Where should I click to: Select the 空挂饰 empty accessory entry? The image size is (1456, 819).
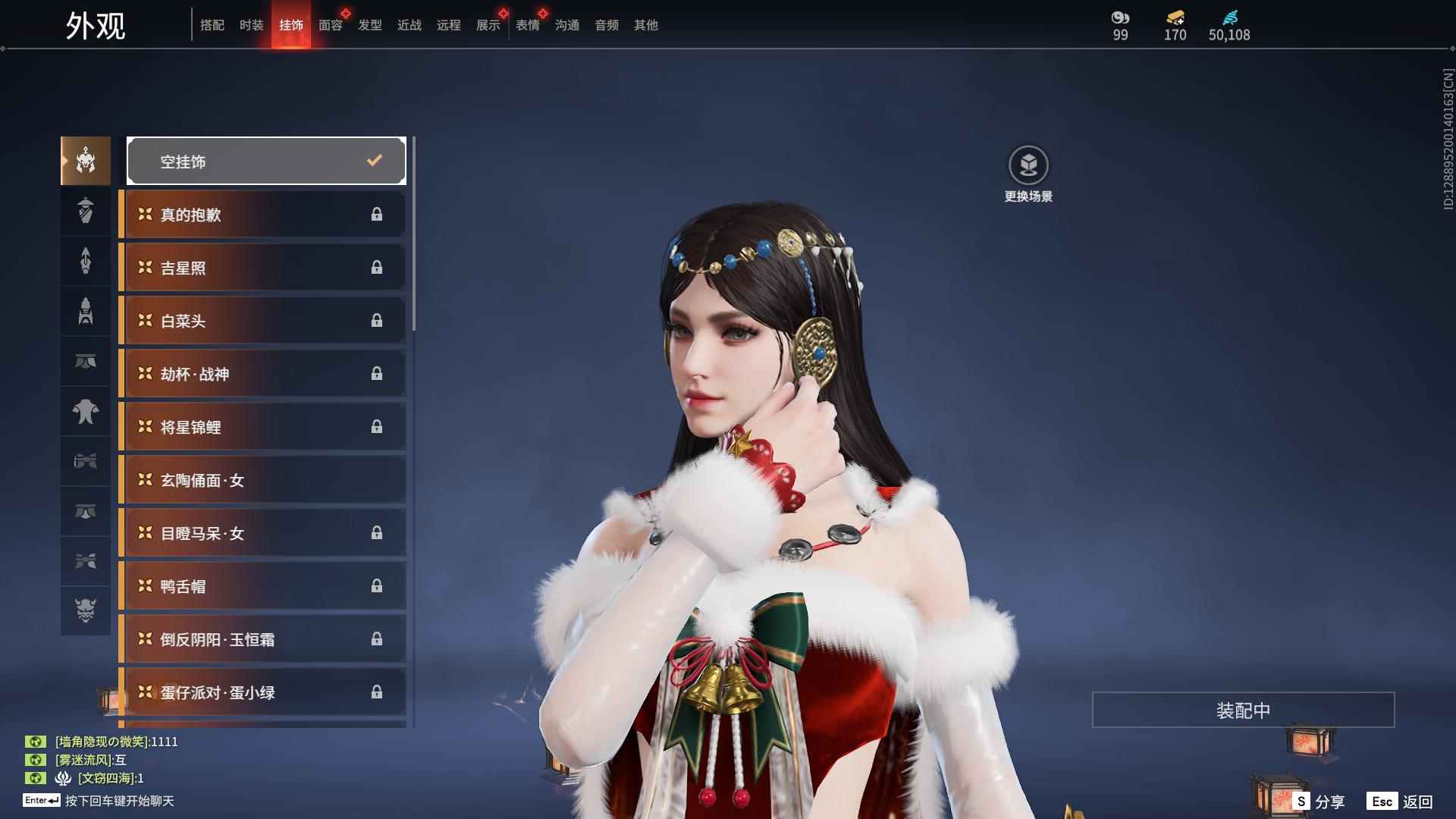(x=266, y=161)
